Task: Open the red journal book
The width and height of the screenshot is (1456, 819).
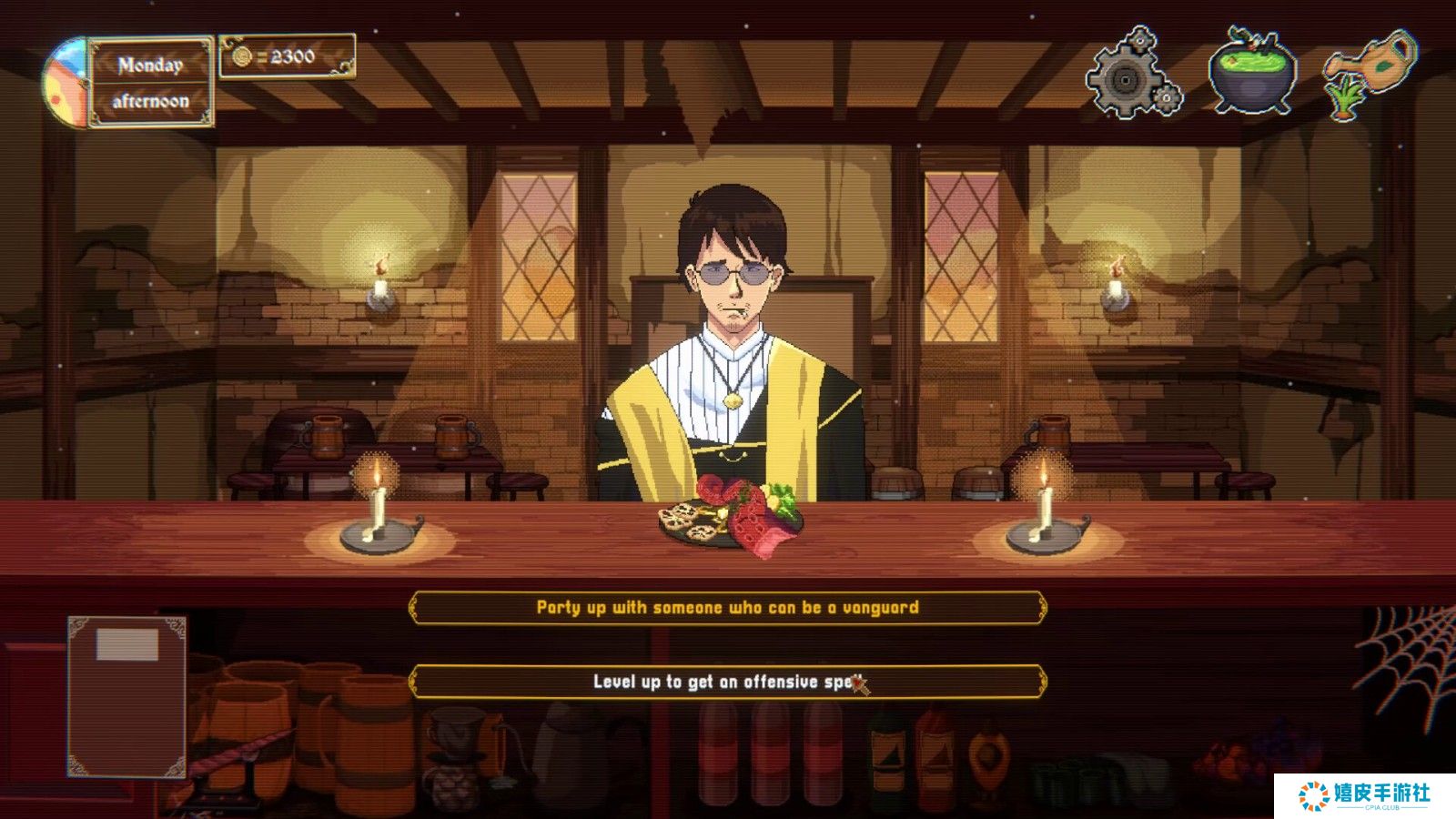Action: (x=126, y=696)
